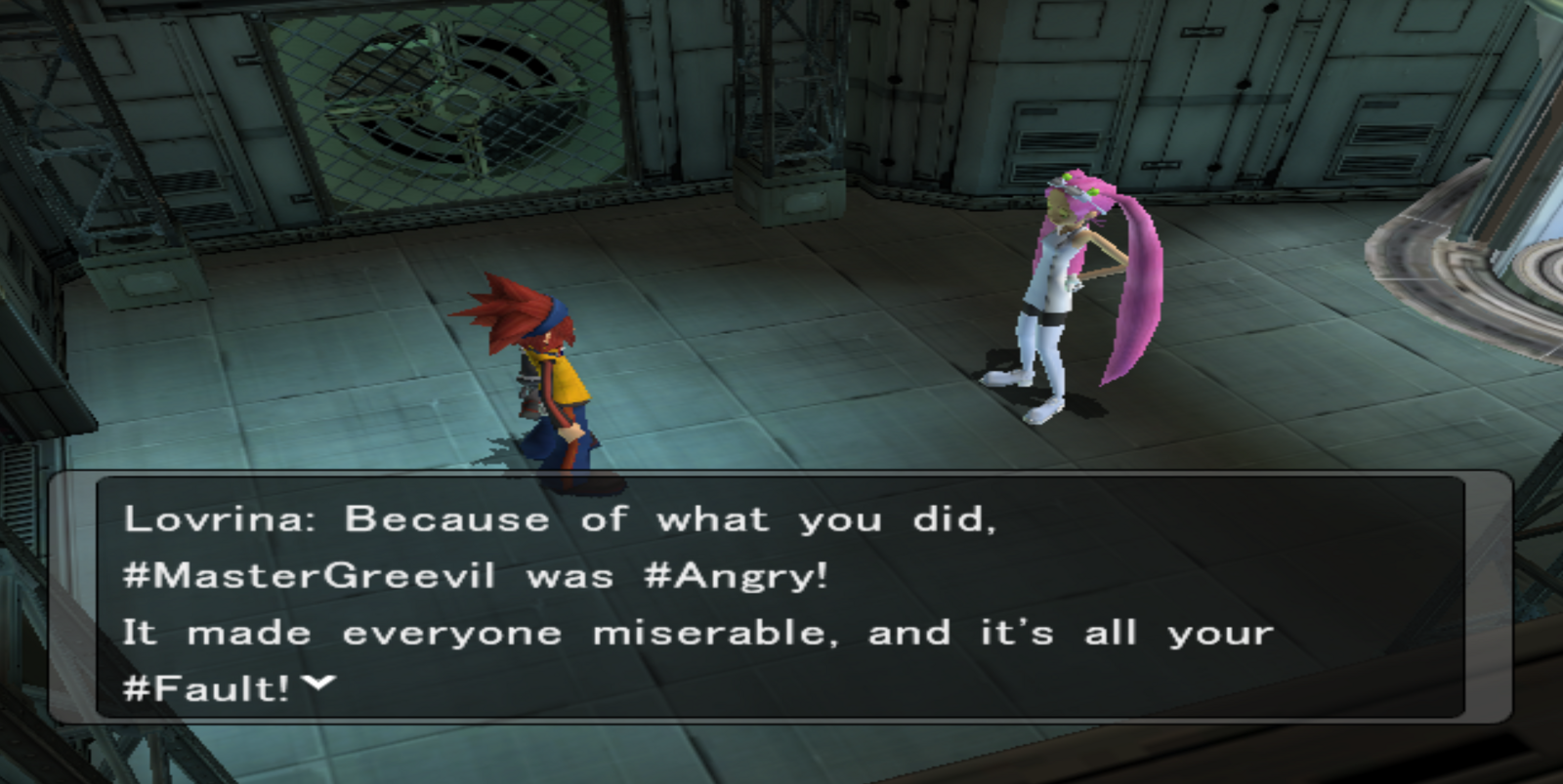Image resolution: width=1563 pixels, height=784 pixels.
Task: Click the dialogue continue arrow after #Fault!
Action: [319, 683]
